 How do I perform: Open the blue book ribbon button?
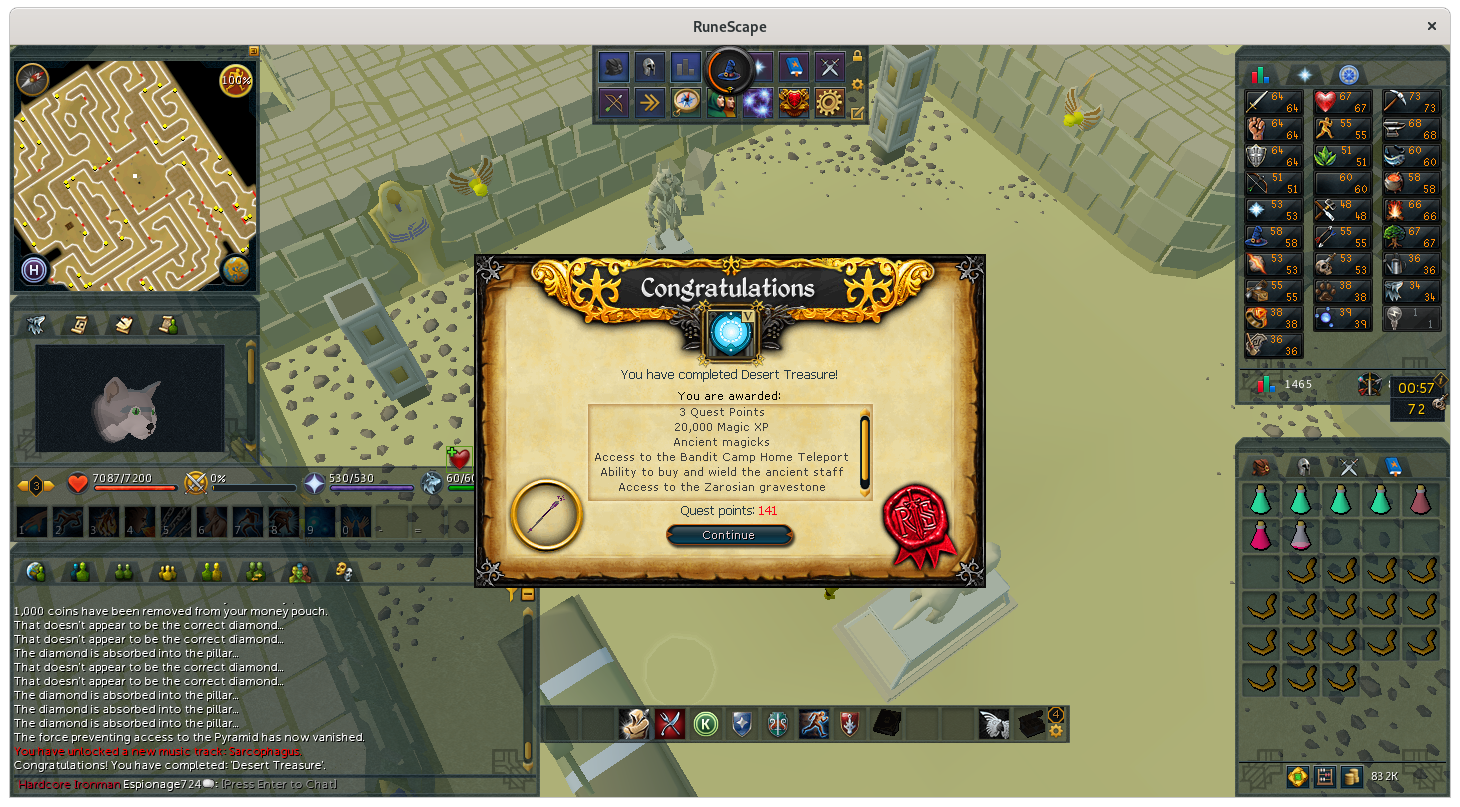(793, 67)
